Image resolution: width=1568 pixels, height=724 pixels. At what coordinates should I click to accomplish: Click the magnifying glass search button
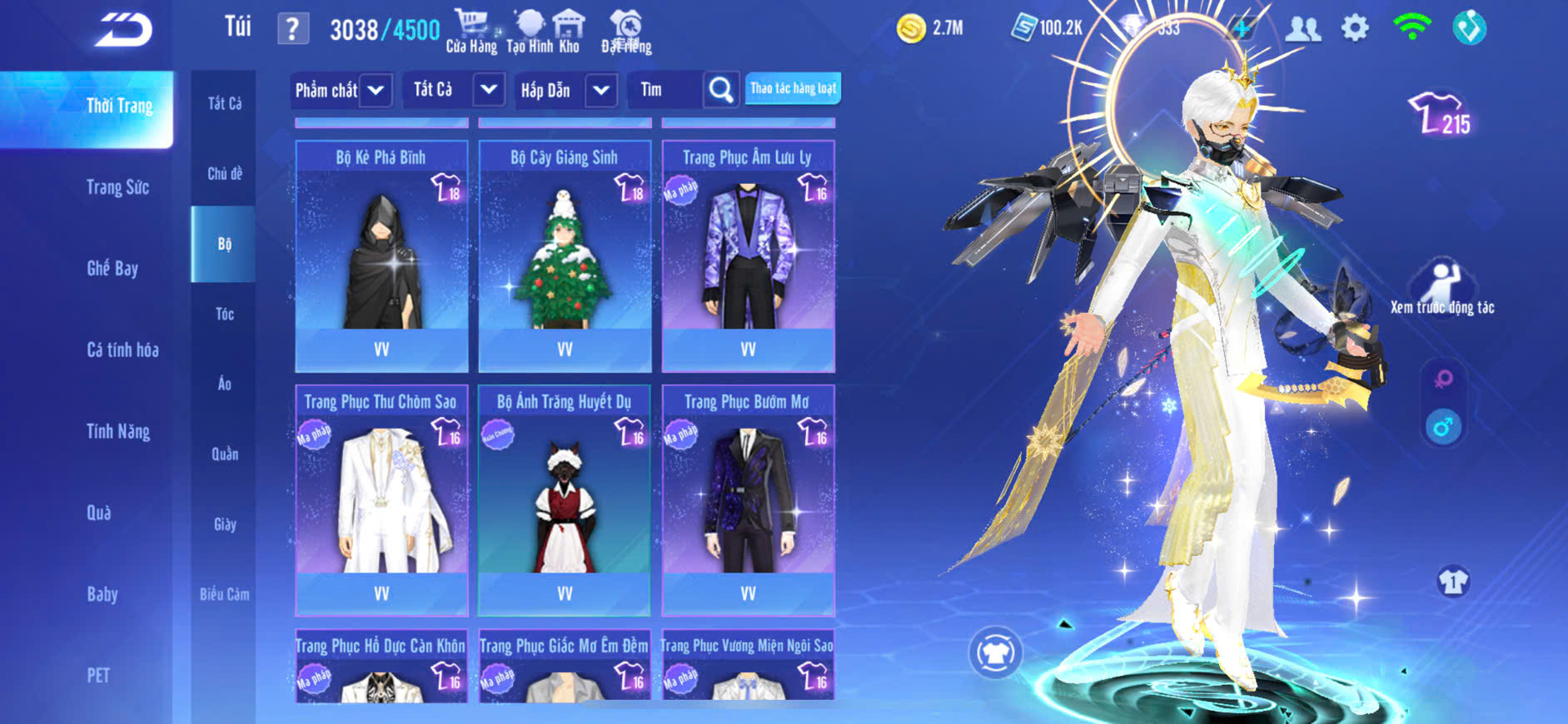[x=721, y=89]
